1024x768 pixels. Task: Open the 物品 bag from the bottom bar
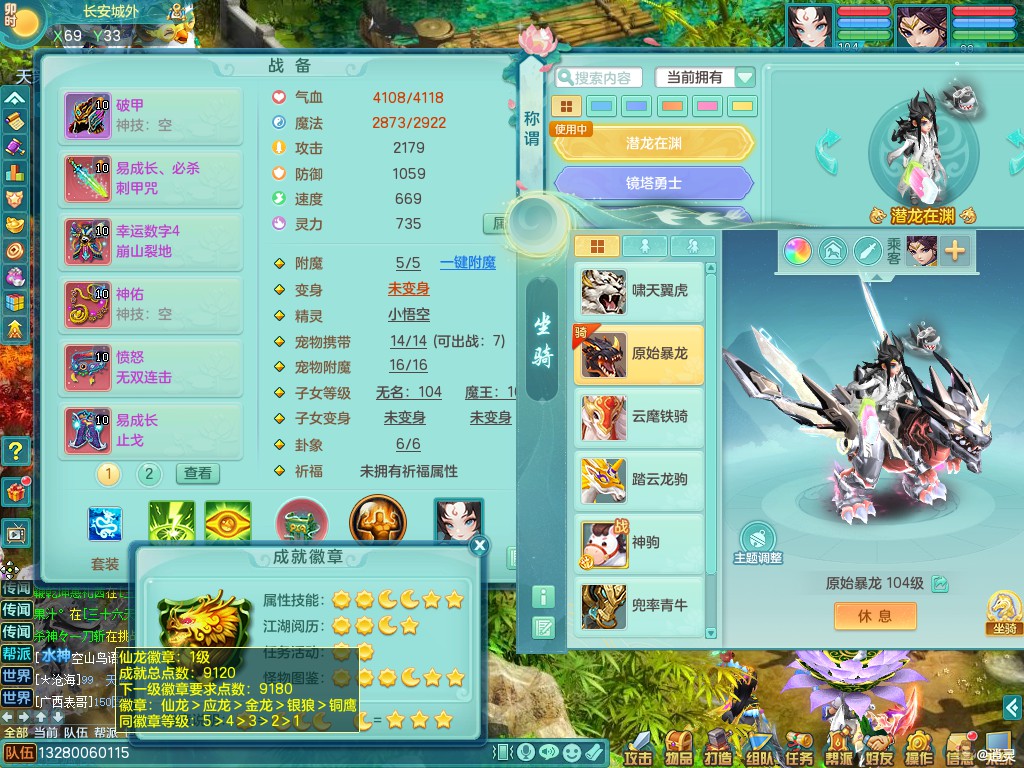(679, 747)
